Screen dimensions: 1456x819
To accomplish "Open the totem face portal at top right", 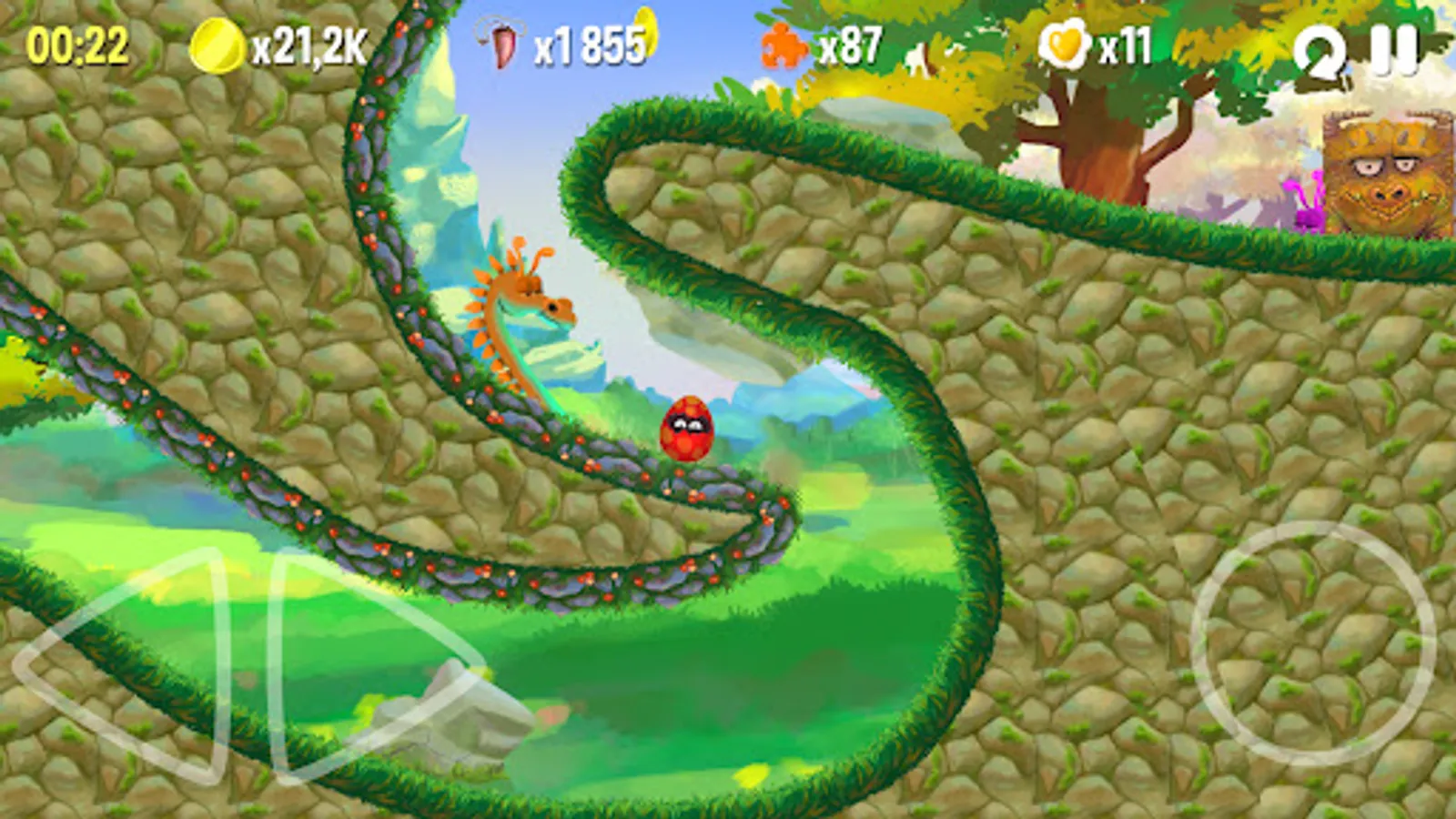I will (x=1384, y=173).
